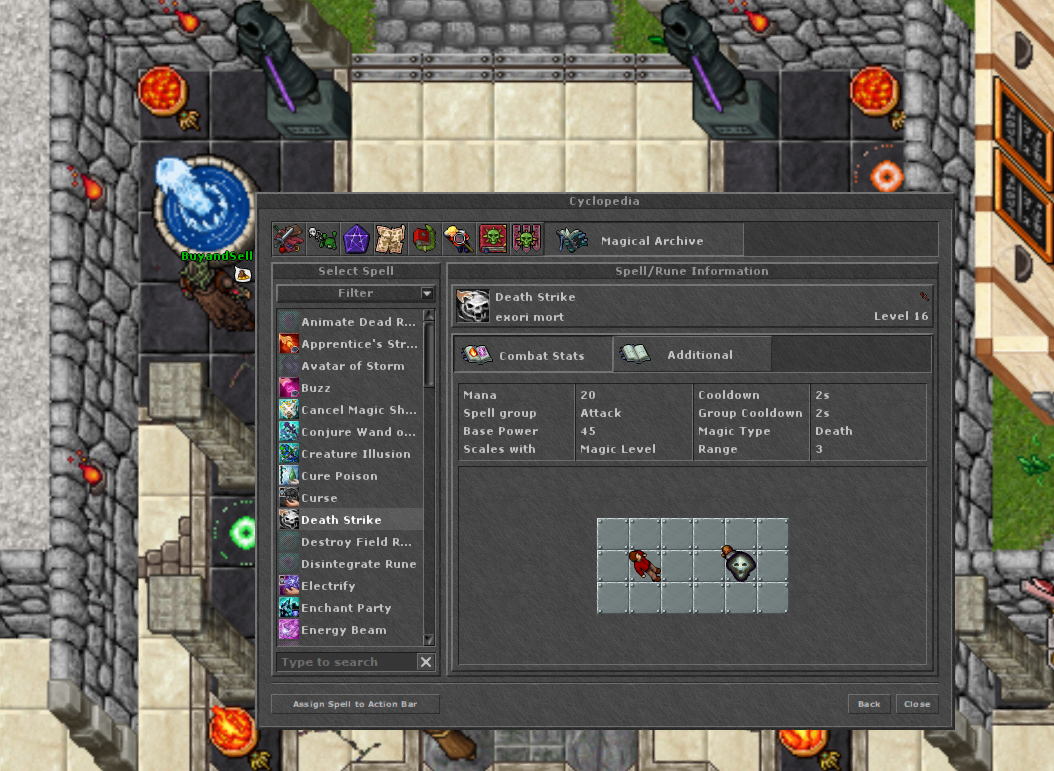Viewport: 1054px width, 771px height.
Task: Select Enchant Party spell
Action: tap(346, 608)
